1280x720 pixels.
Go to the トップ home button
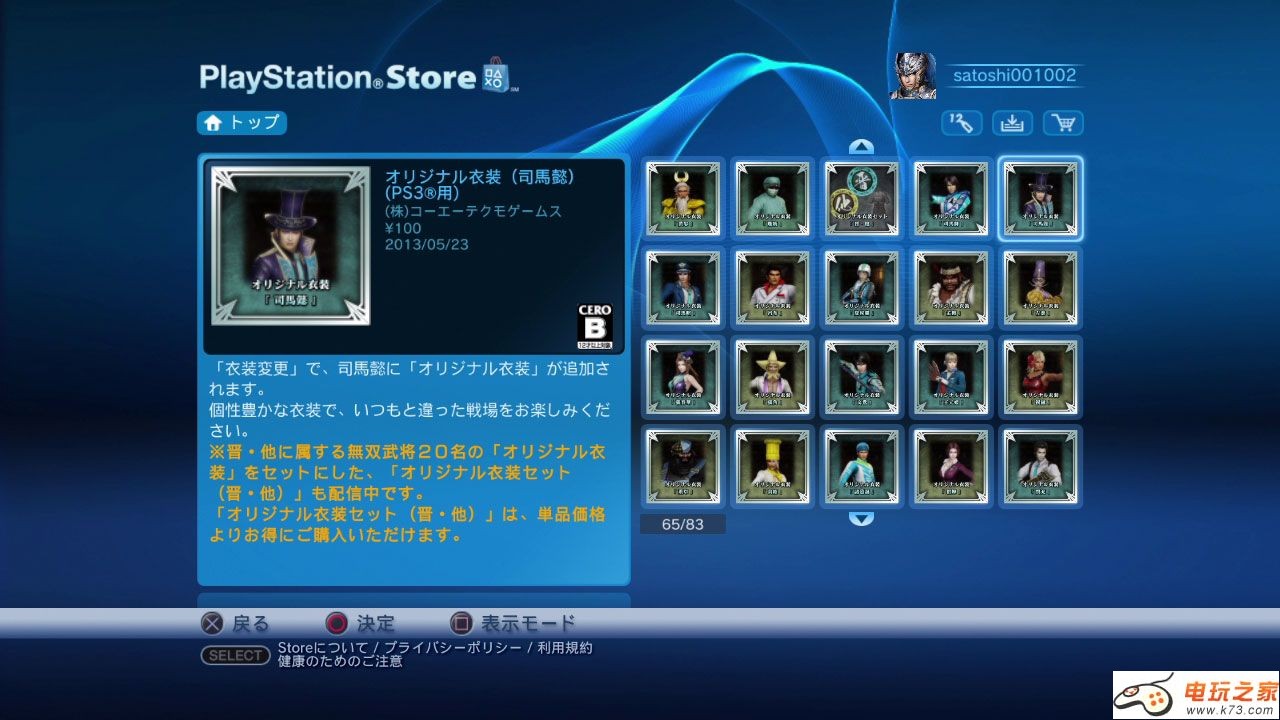(242, 123)
